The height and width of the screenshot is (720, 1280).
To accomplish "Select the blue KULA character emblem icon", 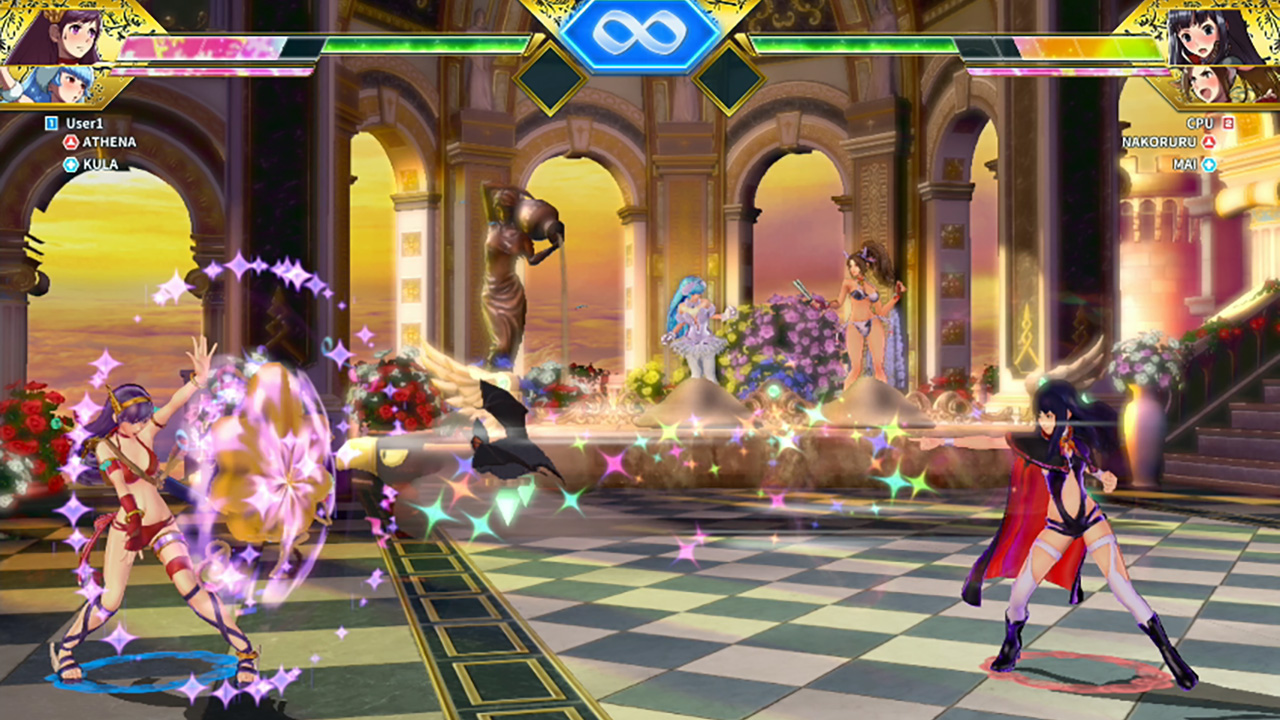I will coord(71,163).
